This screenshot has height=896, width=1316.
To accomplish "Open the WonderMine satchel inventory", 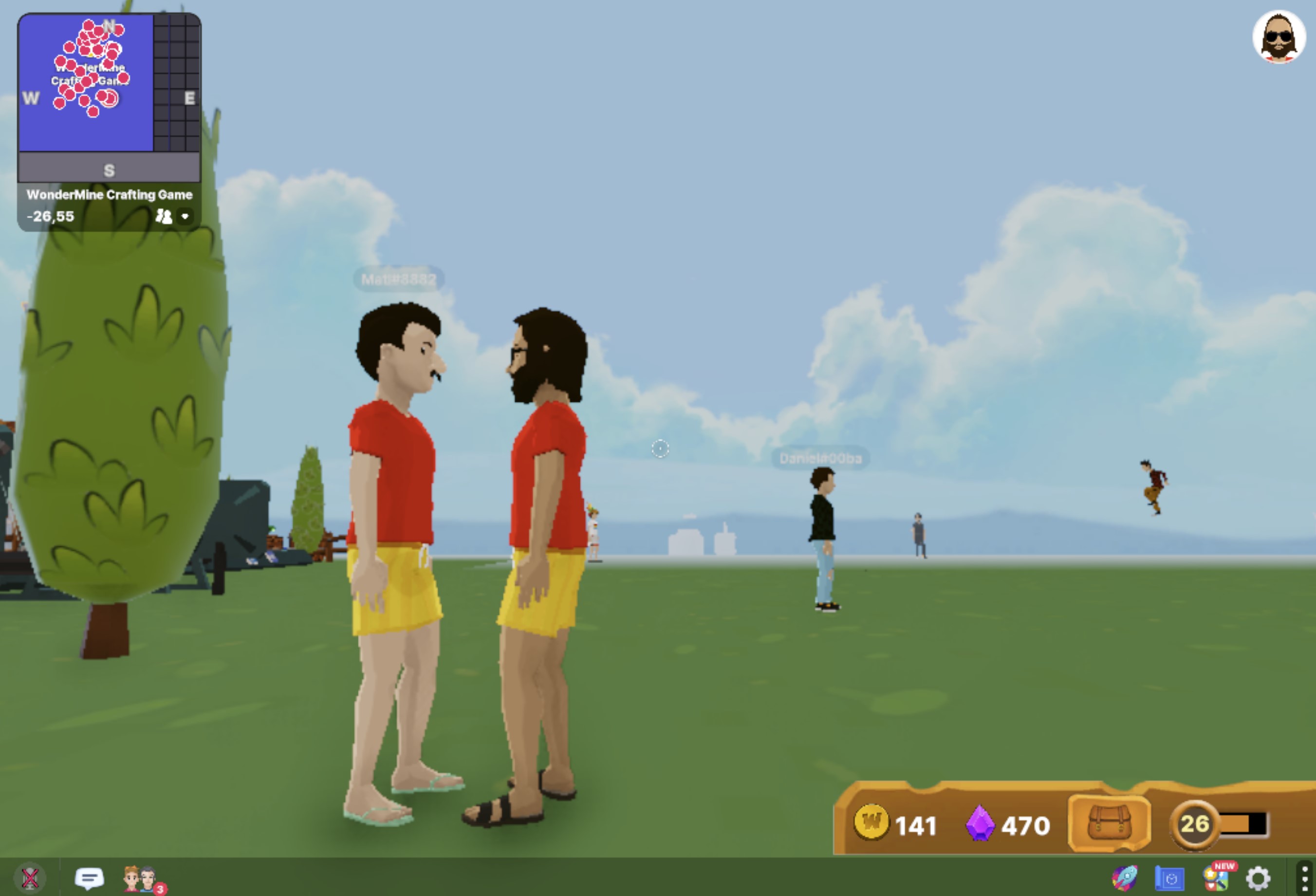I will 1109,823.
